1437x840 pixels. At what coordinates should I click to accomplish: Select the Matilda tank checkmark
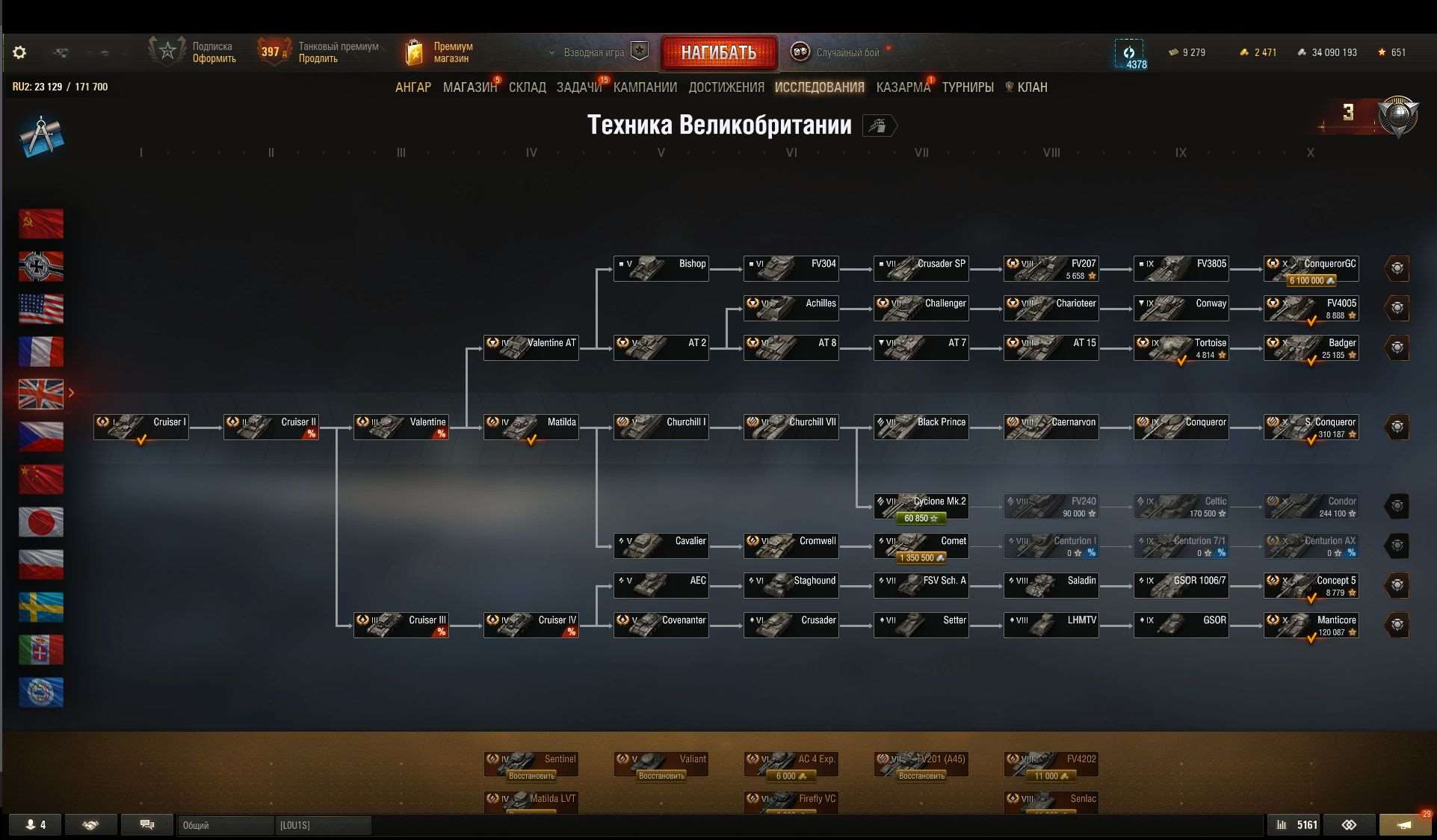click(531, 440)
